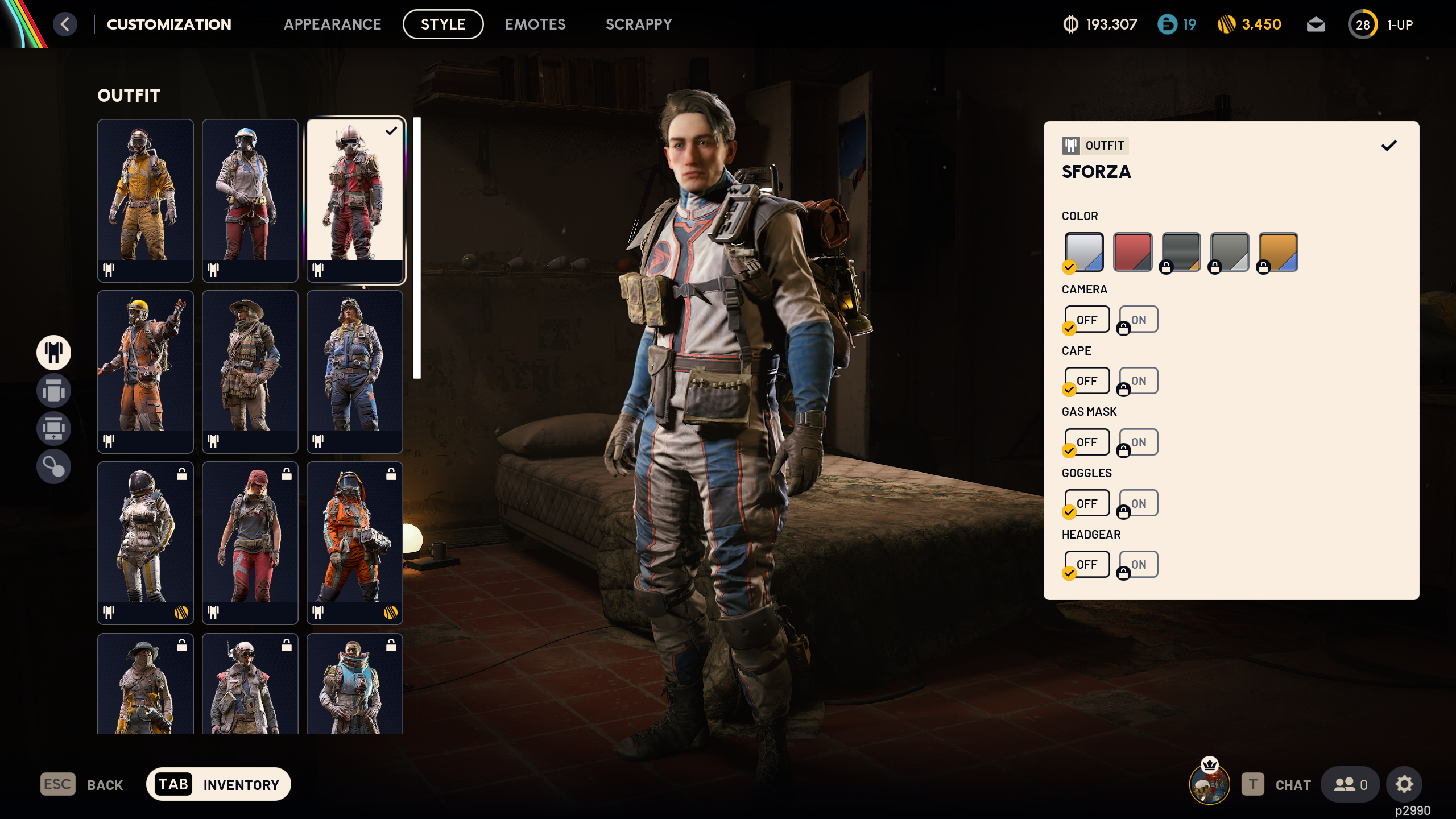Open the Appearance tab
The width and height of the screenshot is (1456, 819).
tap(333, 24)
